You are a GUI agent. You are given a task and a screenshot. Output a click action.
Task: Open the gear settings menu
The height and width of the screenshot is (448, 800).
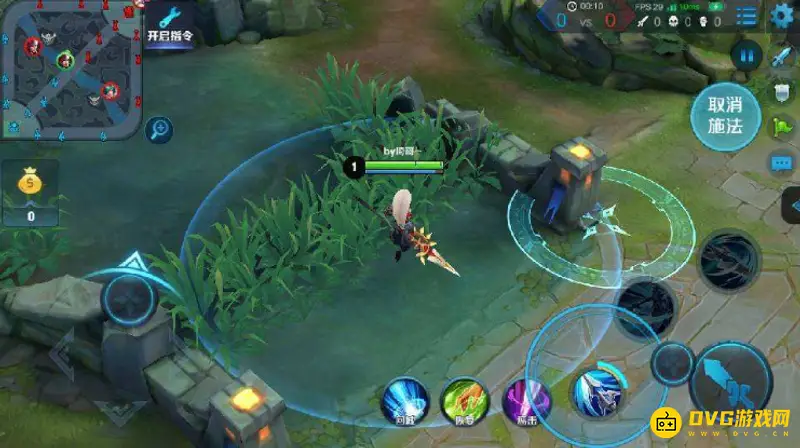click(x=782, y=16)
